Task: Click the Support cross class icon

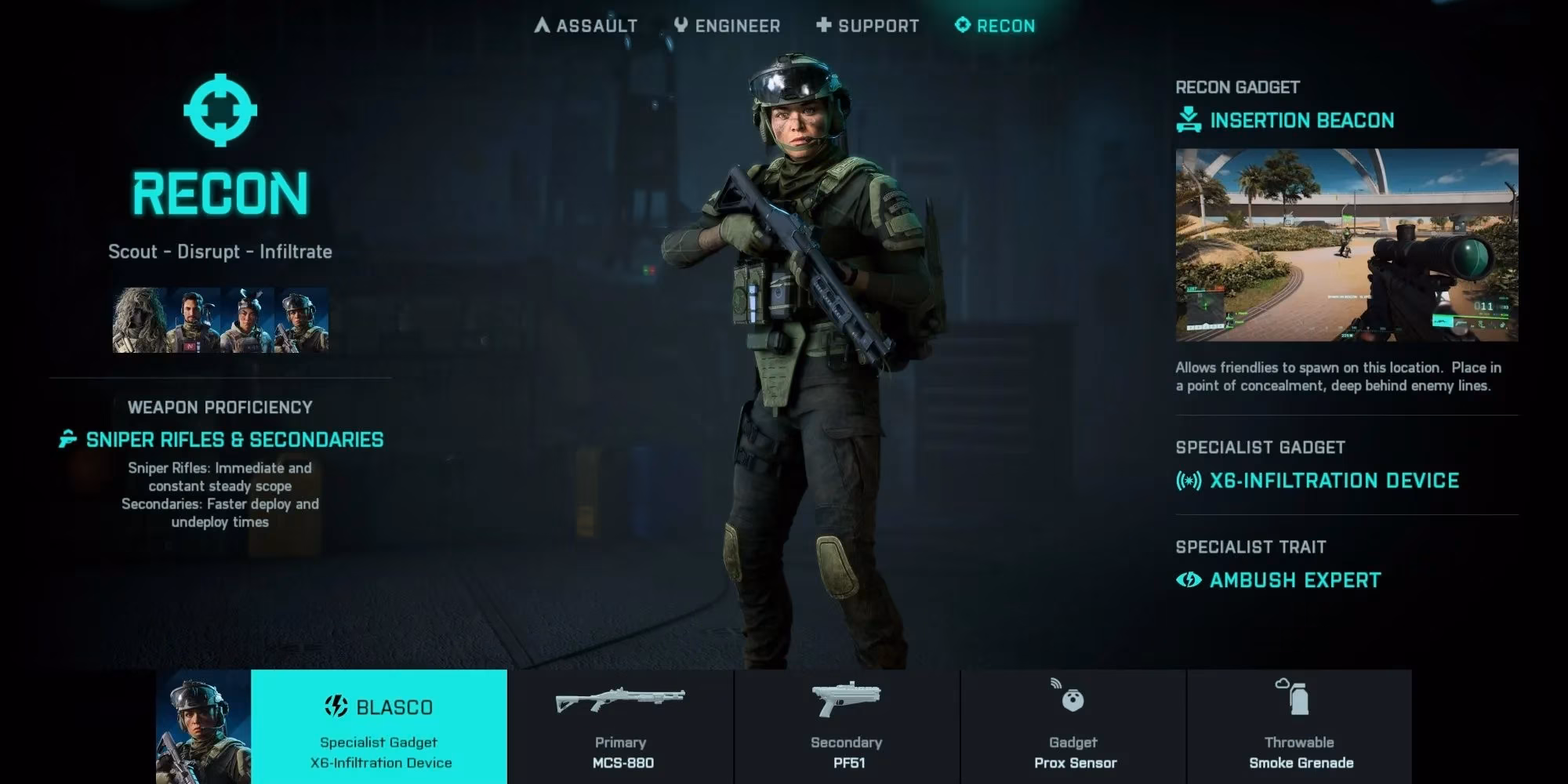Action: tap(823, 25)
